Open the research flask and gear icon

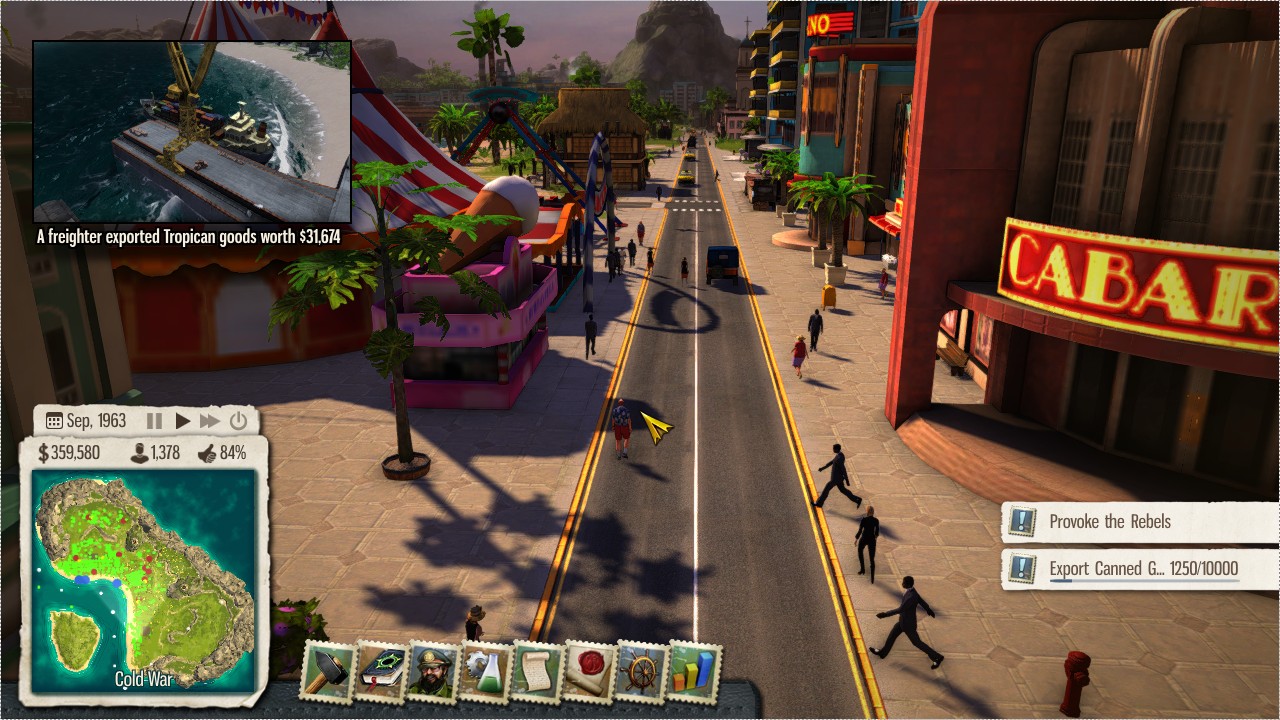pyautogui.click(x=486, y=671)
